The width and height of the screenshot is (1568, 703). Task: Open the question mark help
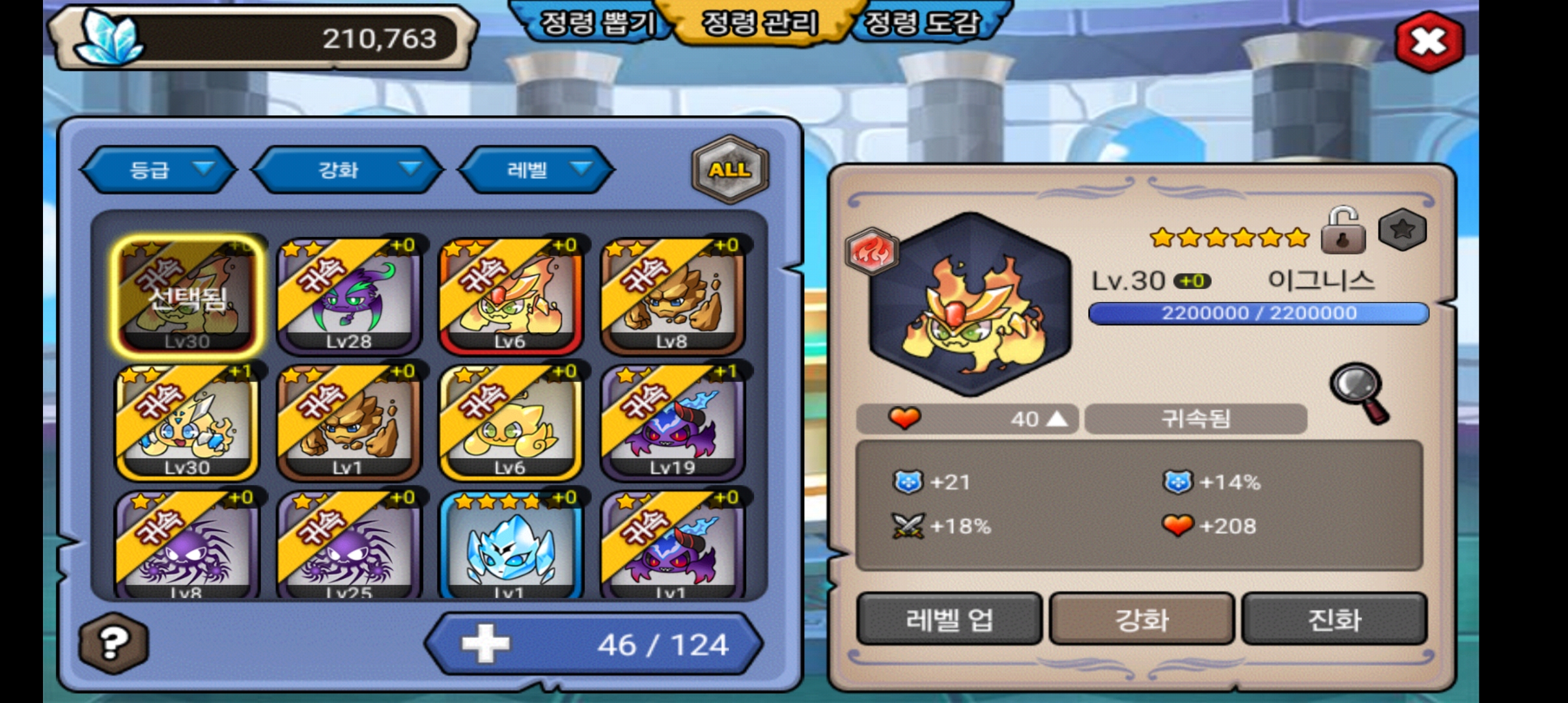[x=113, y=643]
